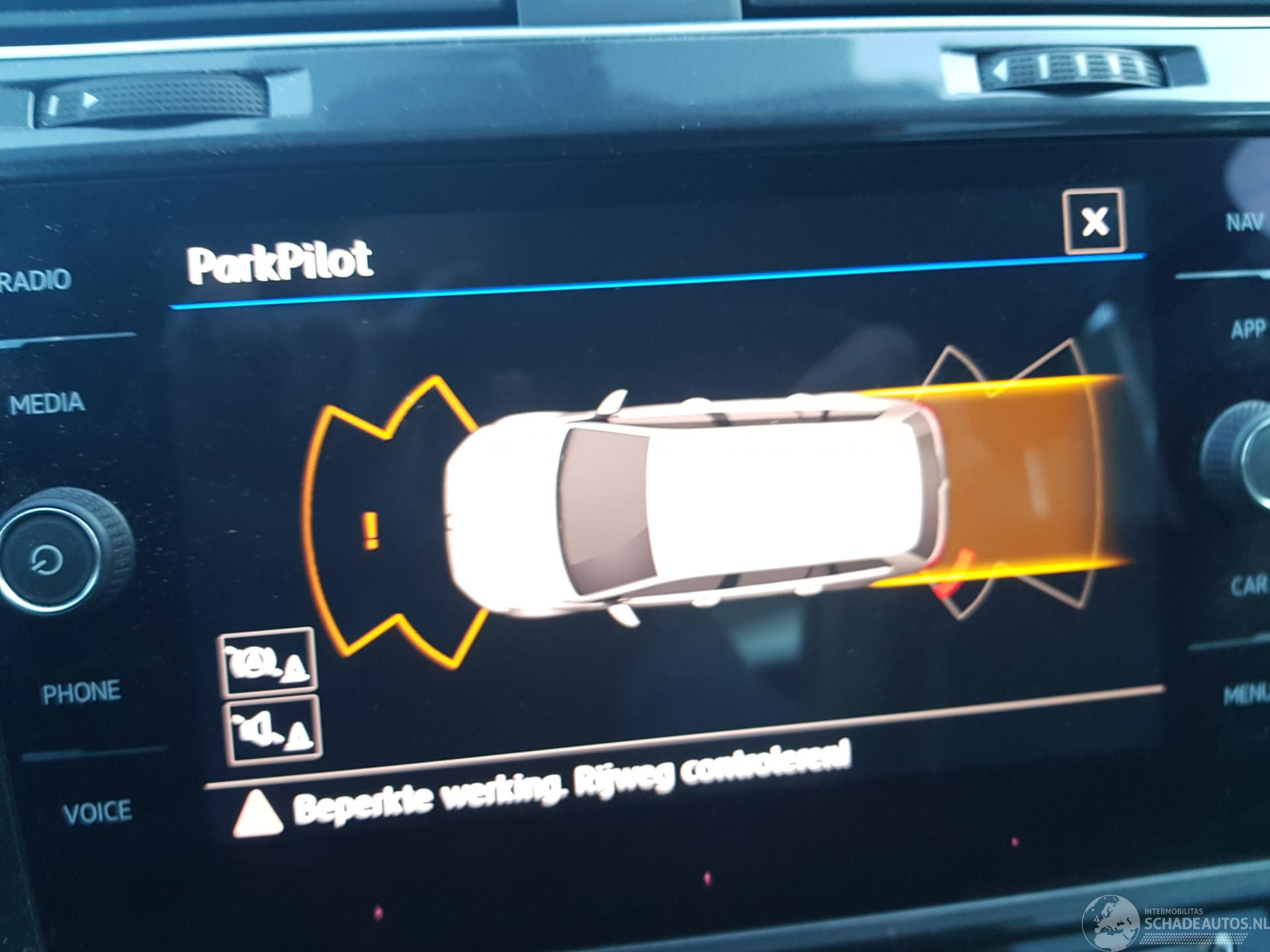Open the PHONE menu
The width and height of the screenshot is (1270, 952).
81,692
